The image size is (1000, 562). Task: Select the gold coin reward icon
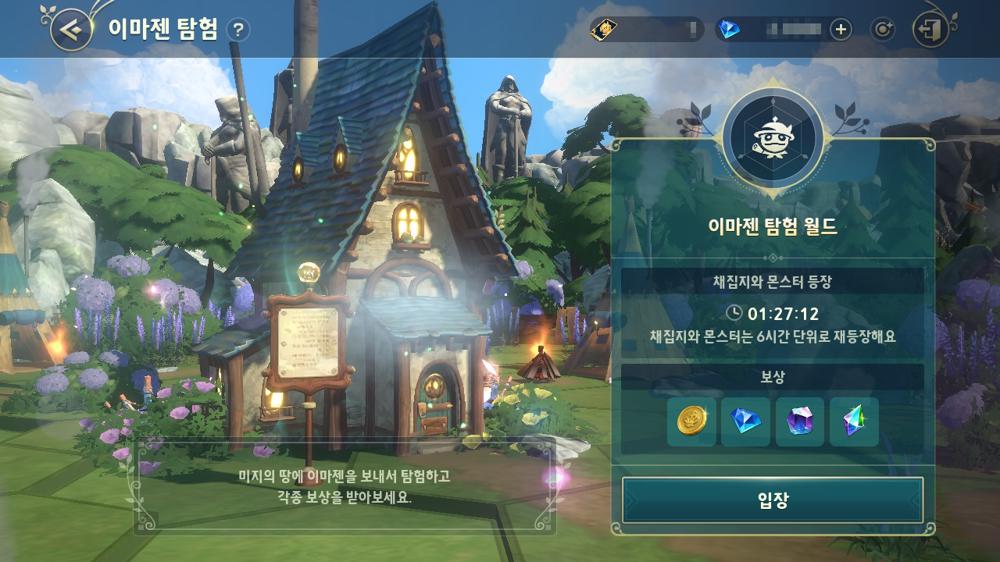(x=692, y=422)
